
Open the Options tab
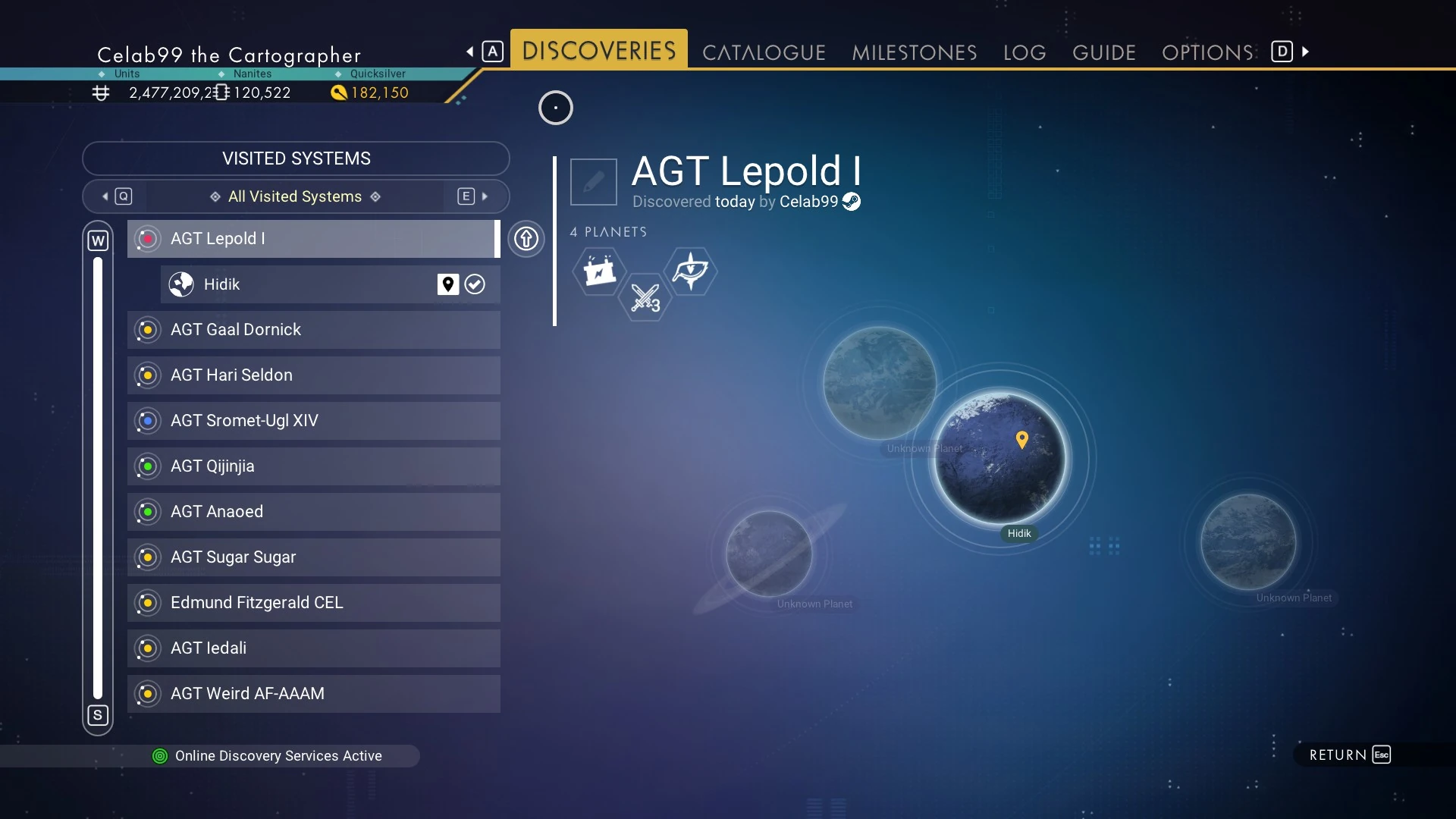click(x=1207, y=52)
